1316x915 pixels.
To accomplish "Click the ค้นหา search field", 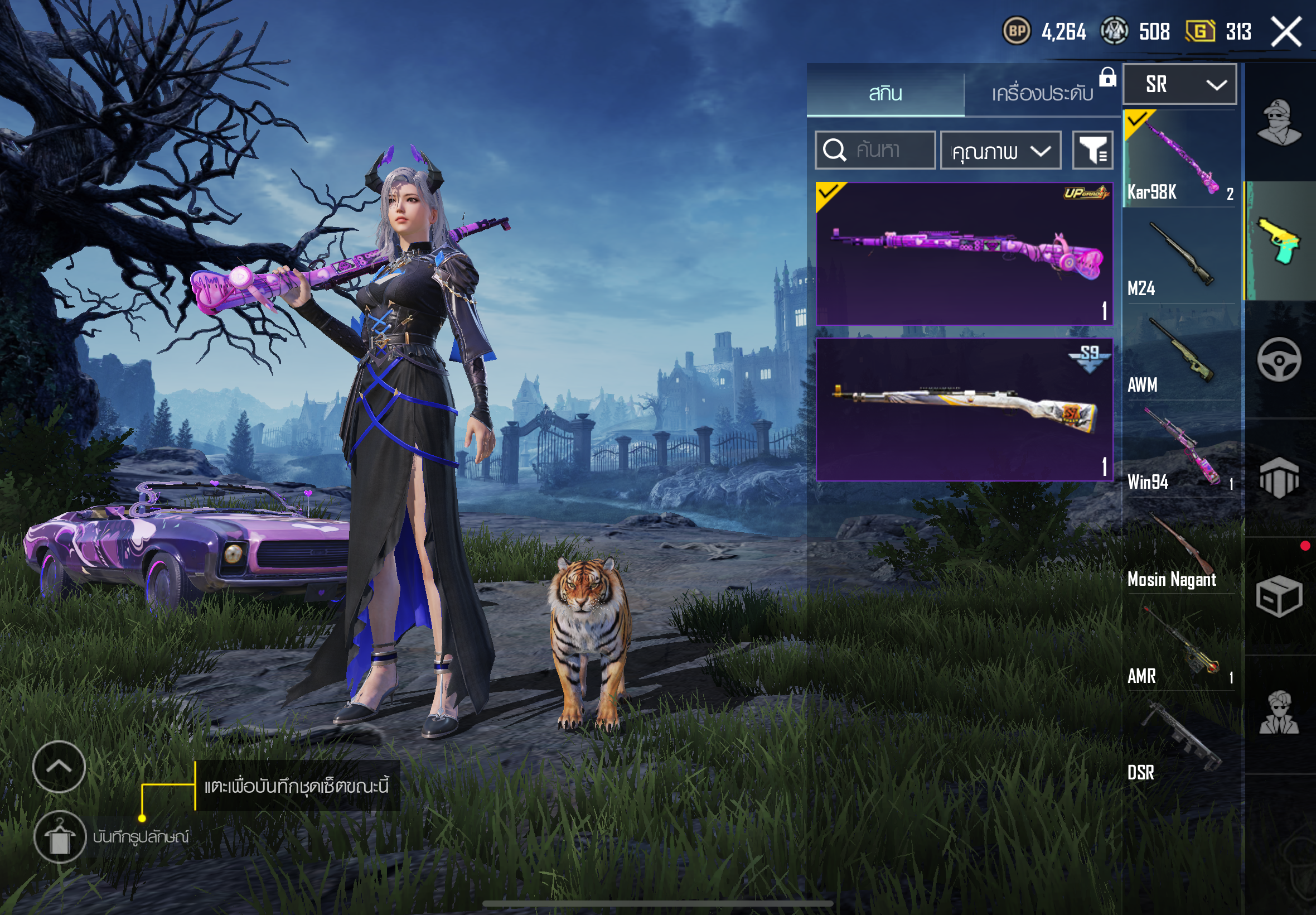I will click(875, 150).
